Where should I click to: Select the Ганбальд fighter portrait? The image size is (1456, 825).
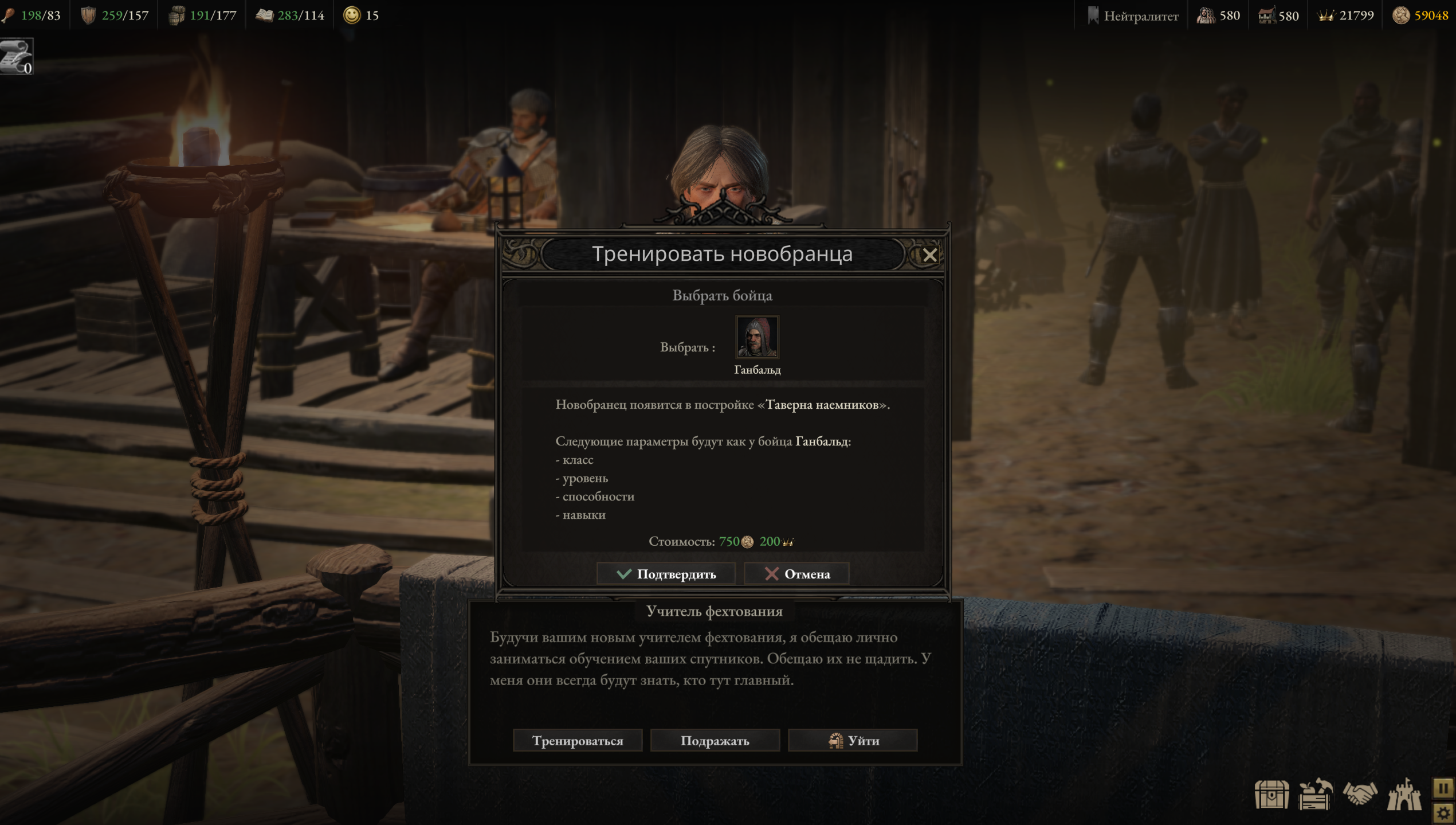757,337
